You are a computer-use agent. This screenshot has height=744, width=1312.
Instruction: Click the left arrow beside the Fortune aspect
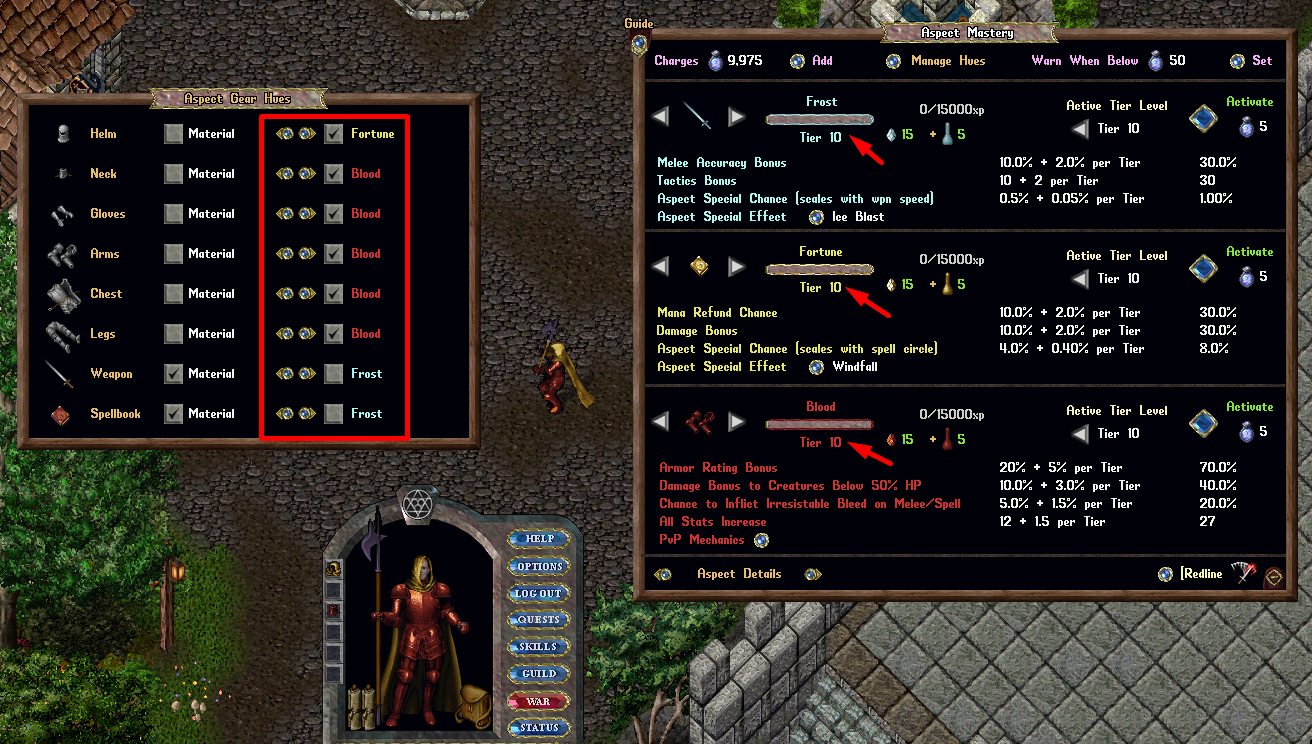click(x=661, y=268)
